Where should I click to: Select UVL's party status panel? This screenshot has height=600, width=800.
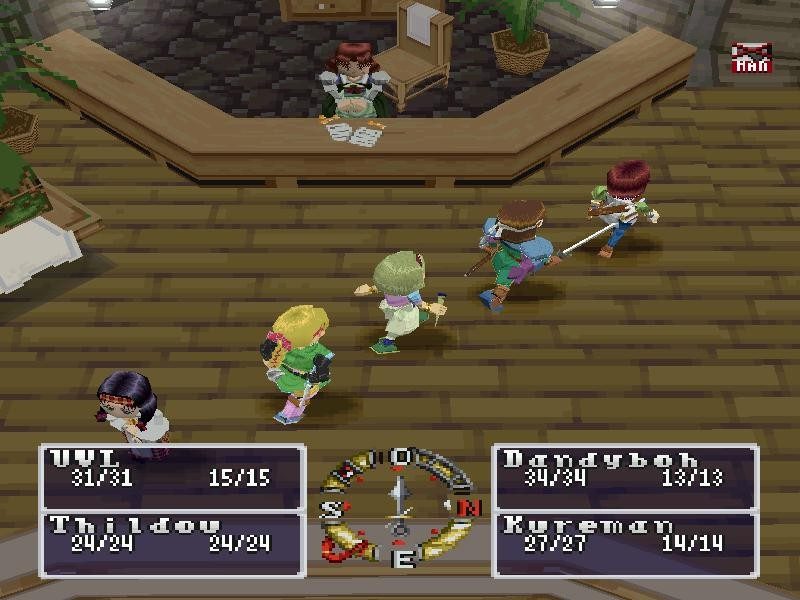pos(172,476)
